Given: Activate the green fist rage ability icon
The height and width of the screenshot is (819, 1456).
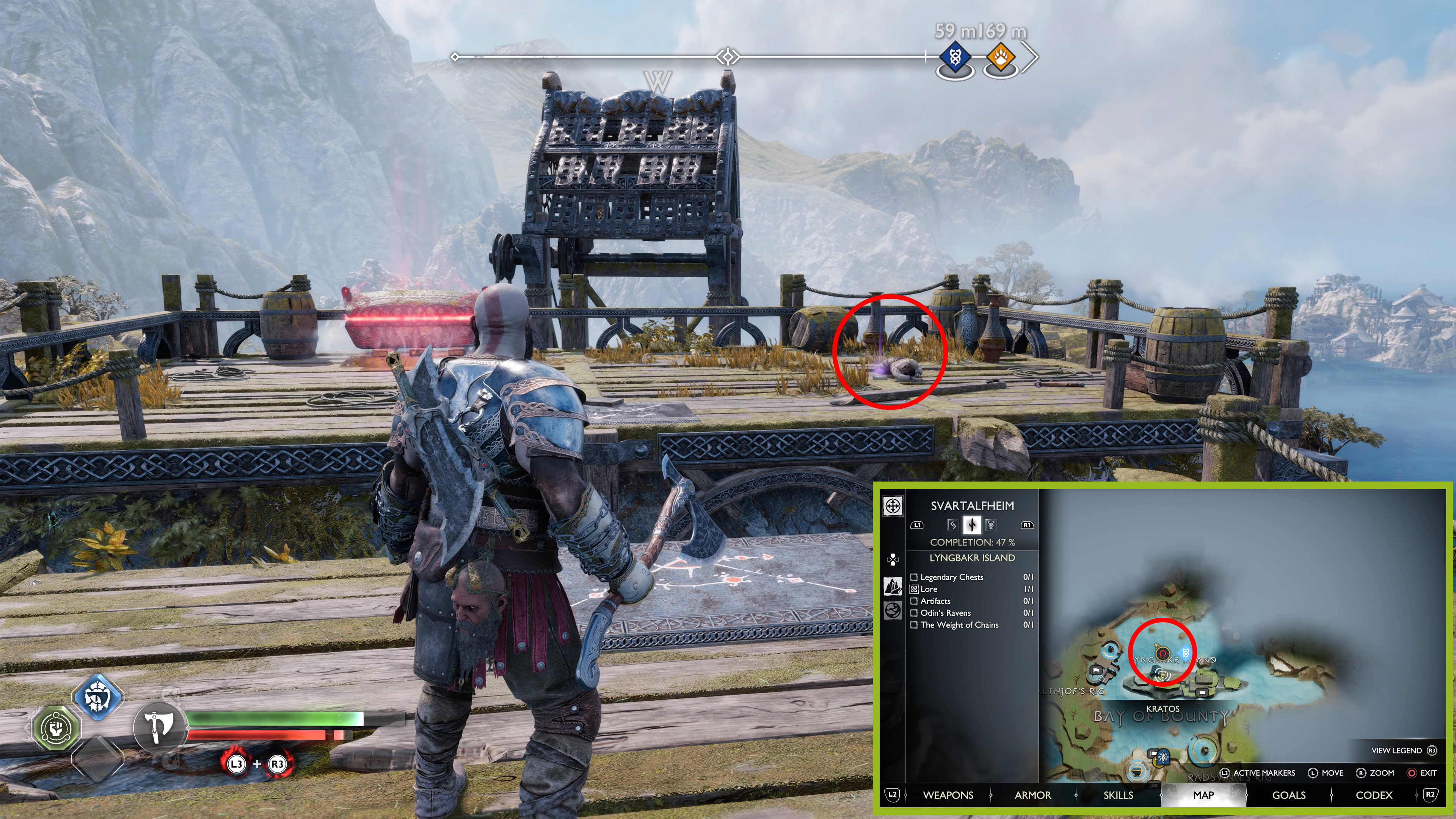Looking at the screenshot, I should click(56, 728).
